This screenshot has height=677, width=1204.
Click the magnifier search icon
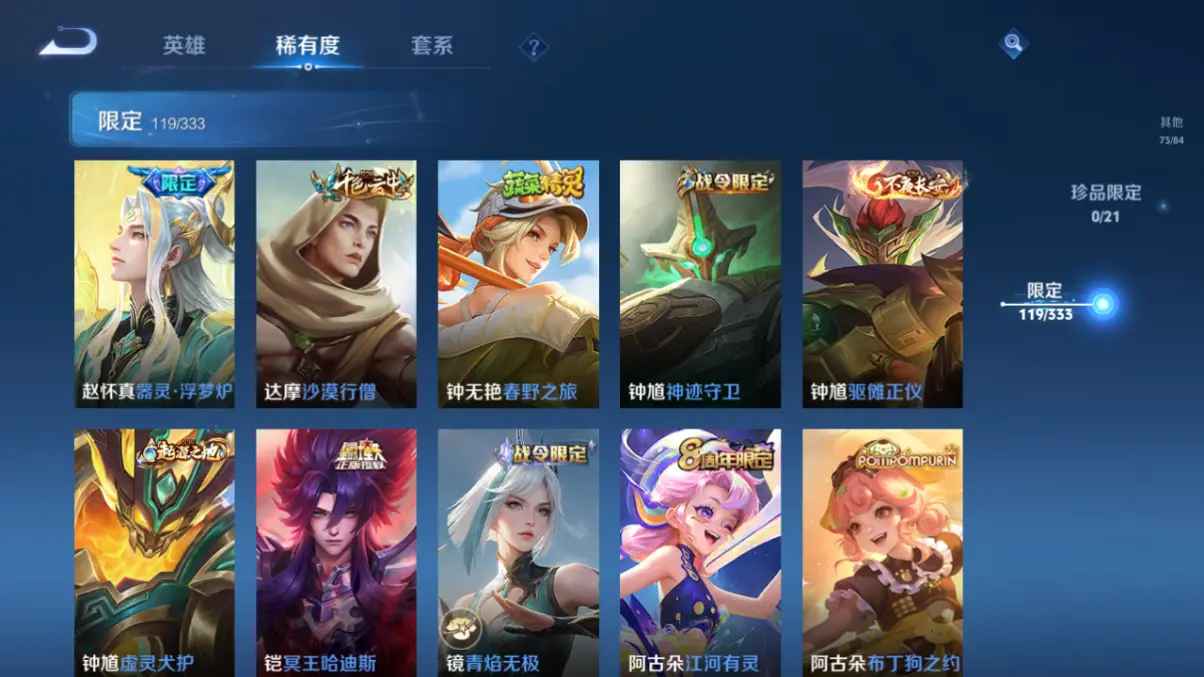(x=1013, y=43)
